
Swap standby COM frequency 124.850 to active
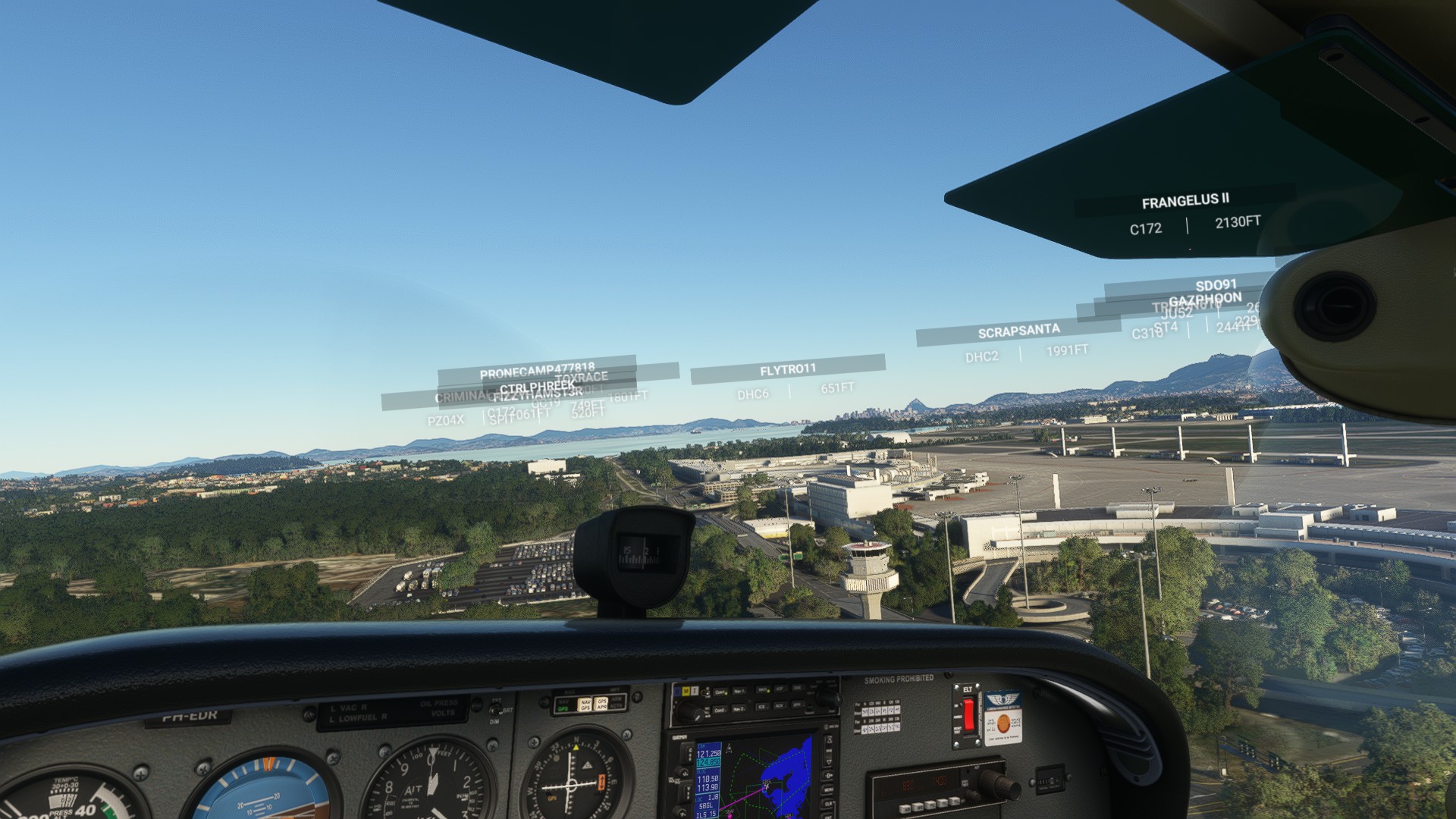(689, 752)
